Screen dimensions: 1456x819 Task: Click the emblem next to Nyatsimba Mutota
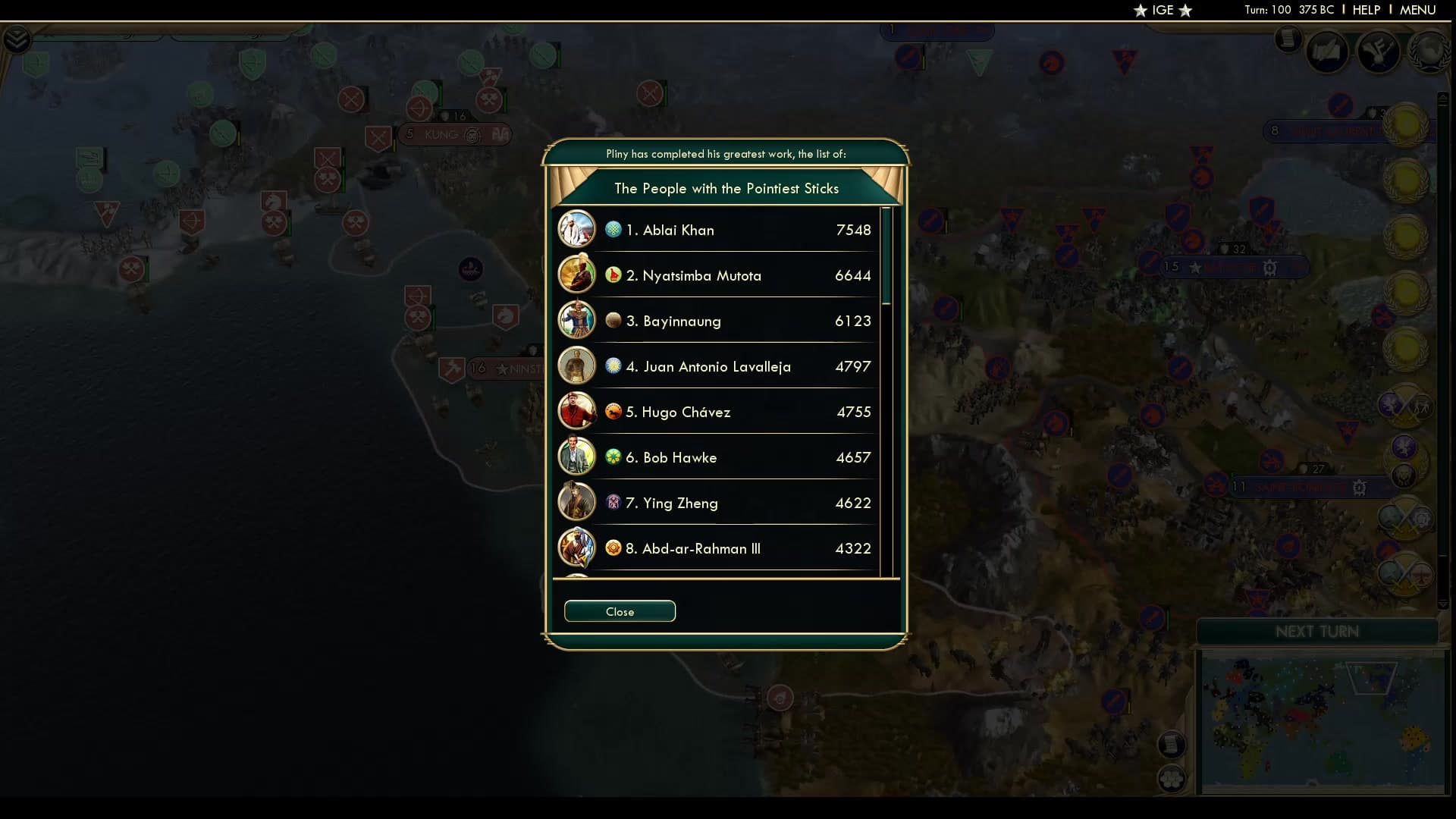tap(614, 275)
